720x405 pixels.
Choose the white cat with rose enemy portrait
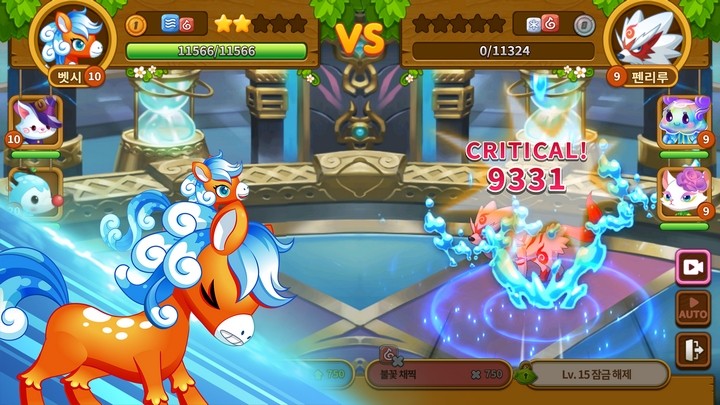683,192
